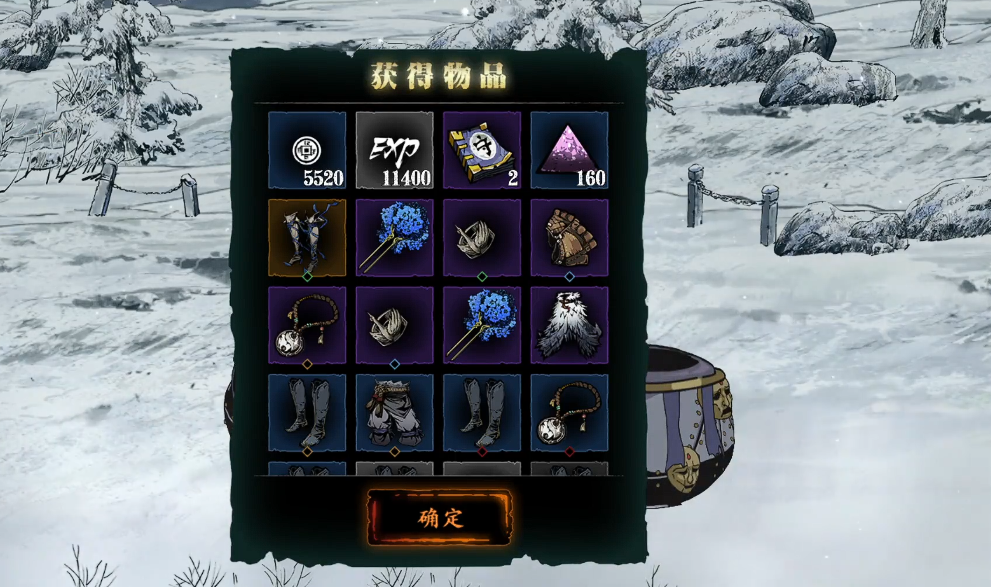Pick the boots on the orange background

(307, 238)
